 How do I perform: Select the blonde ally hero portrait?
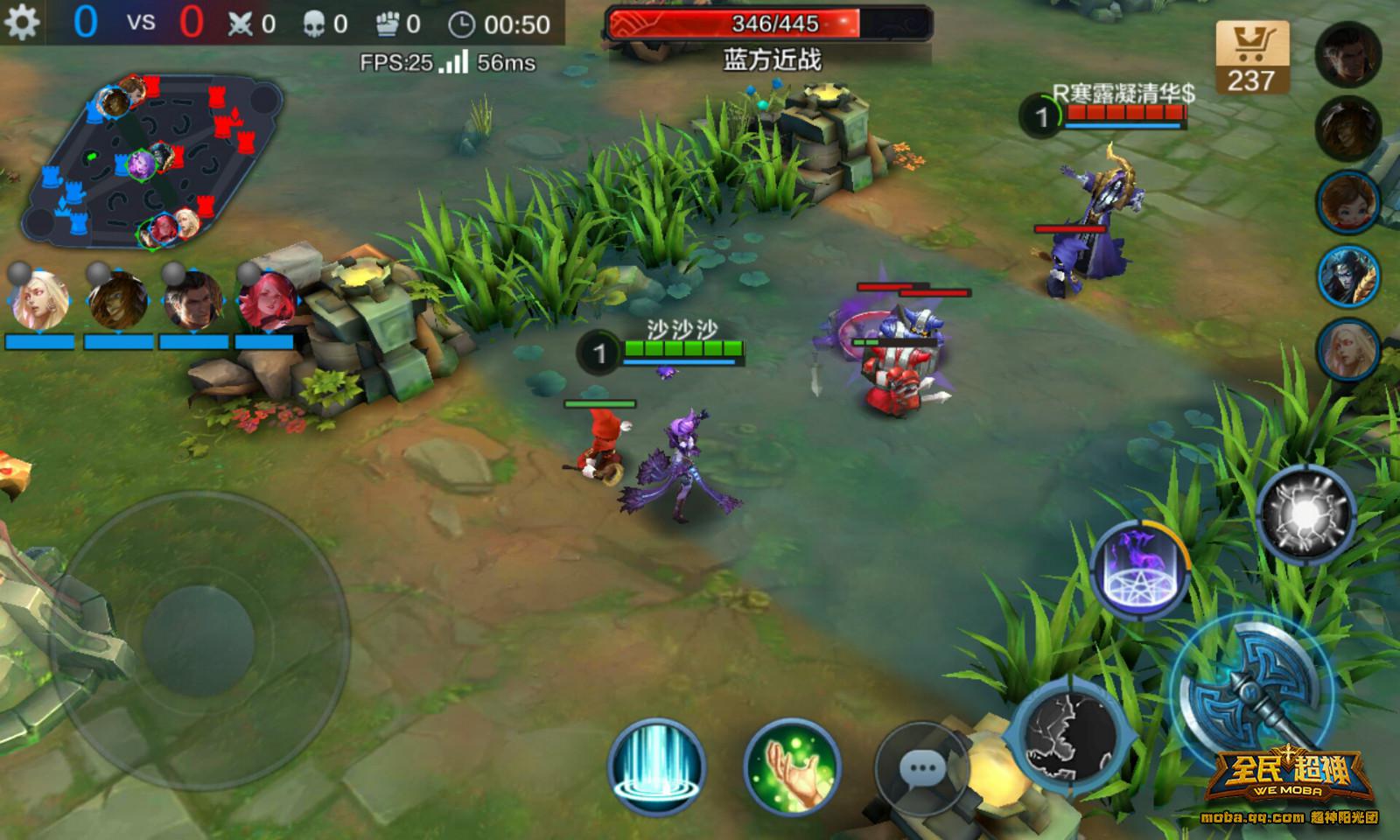coord(38,300)
